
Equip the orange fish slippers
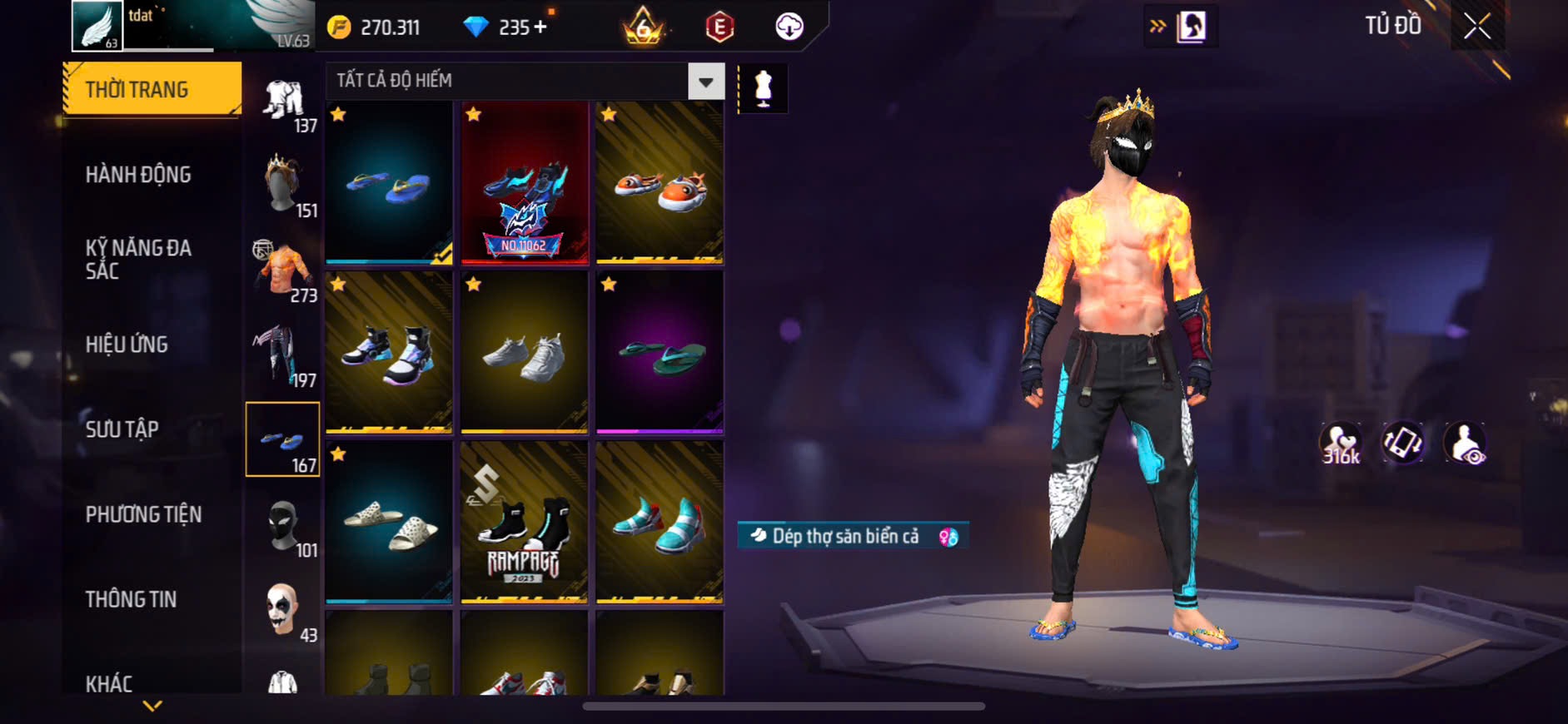pyautogui.click(x=659, y=183)
